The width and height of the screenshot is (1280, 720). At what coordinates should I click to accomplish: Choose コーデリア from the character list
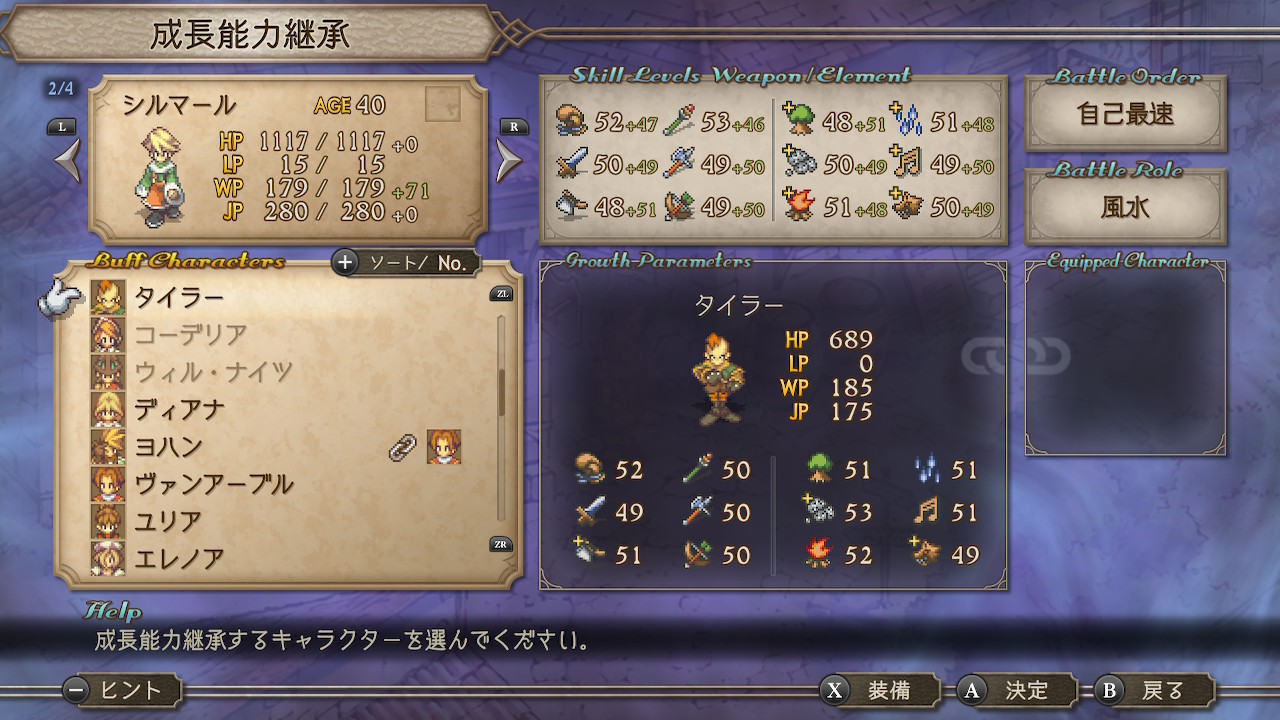click(190, 334)
